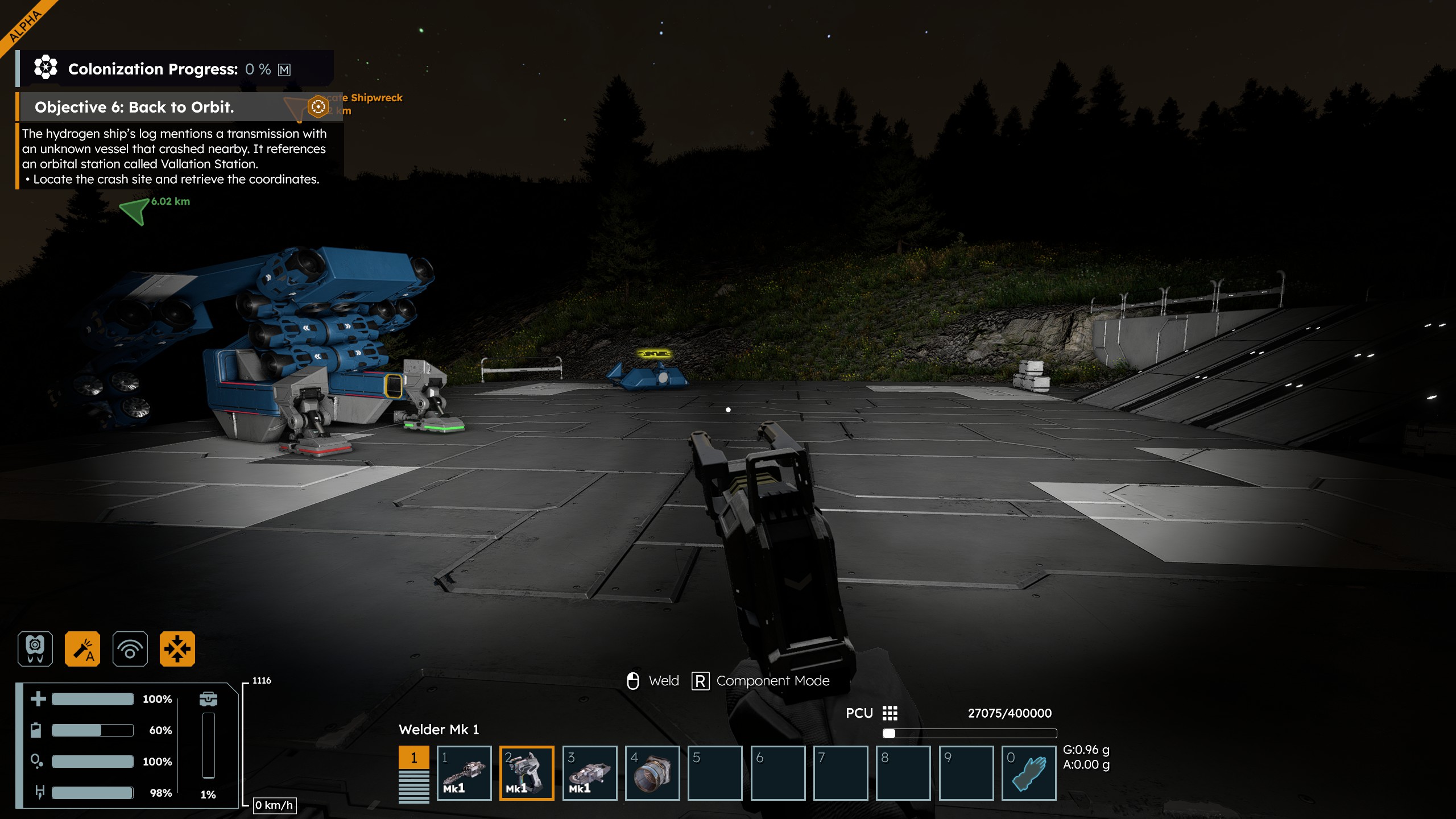Select the drill Mk1 hotbar slot
The width and height of the screenshot is (1456, 819).
pos(464,773)
